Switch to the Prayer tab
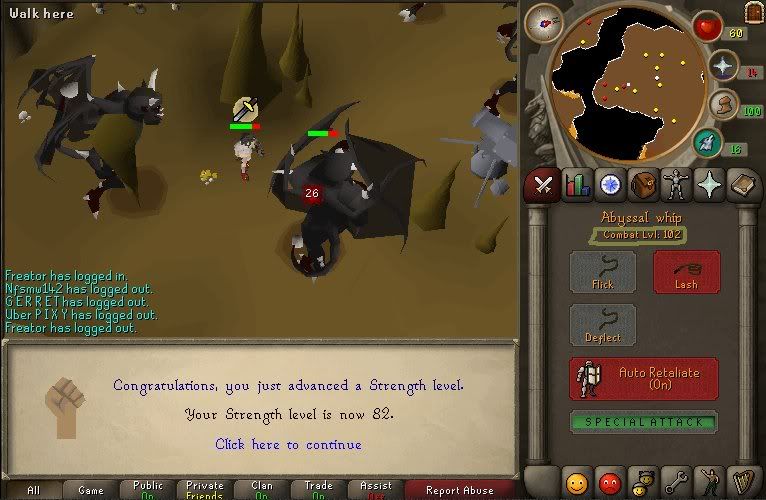 [711, 184]
